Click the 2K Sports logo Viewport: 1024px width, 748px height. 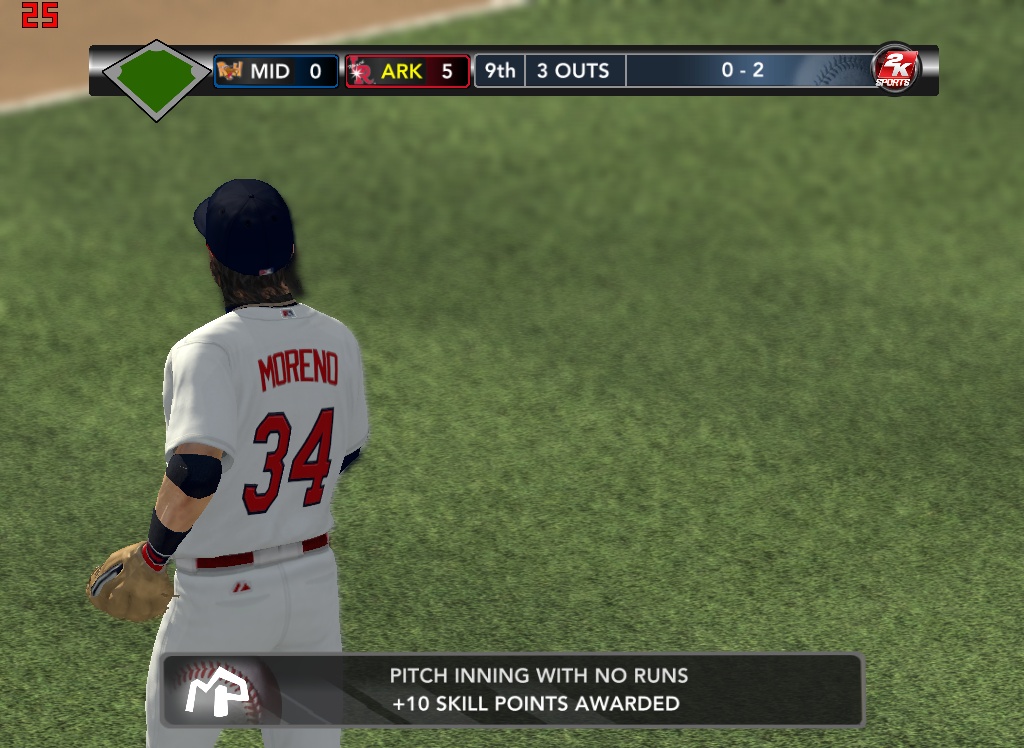pyautogui.click(x=893, y=69)
